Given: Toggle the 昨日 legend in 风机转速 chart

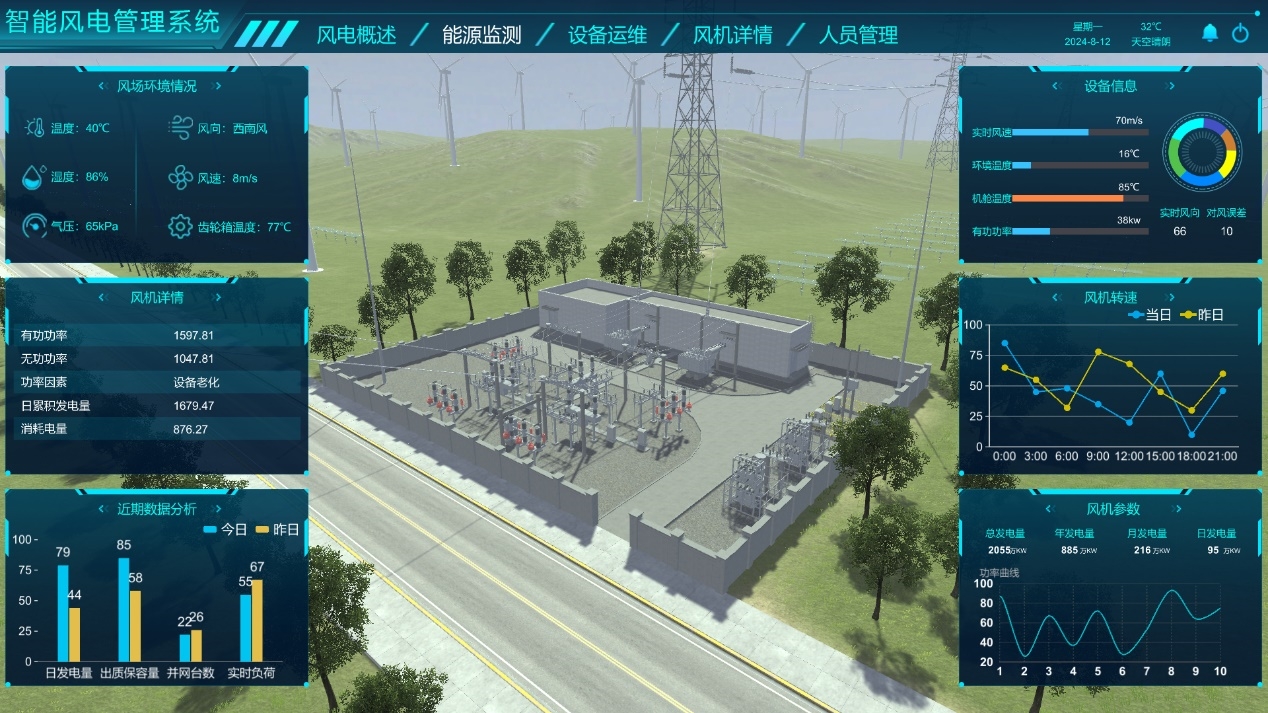Looking at the screenshot, I should coord(1201,314).
